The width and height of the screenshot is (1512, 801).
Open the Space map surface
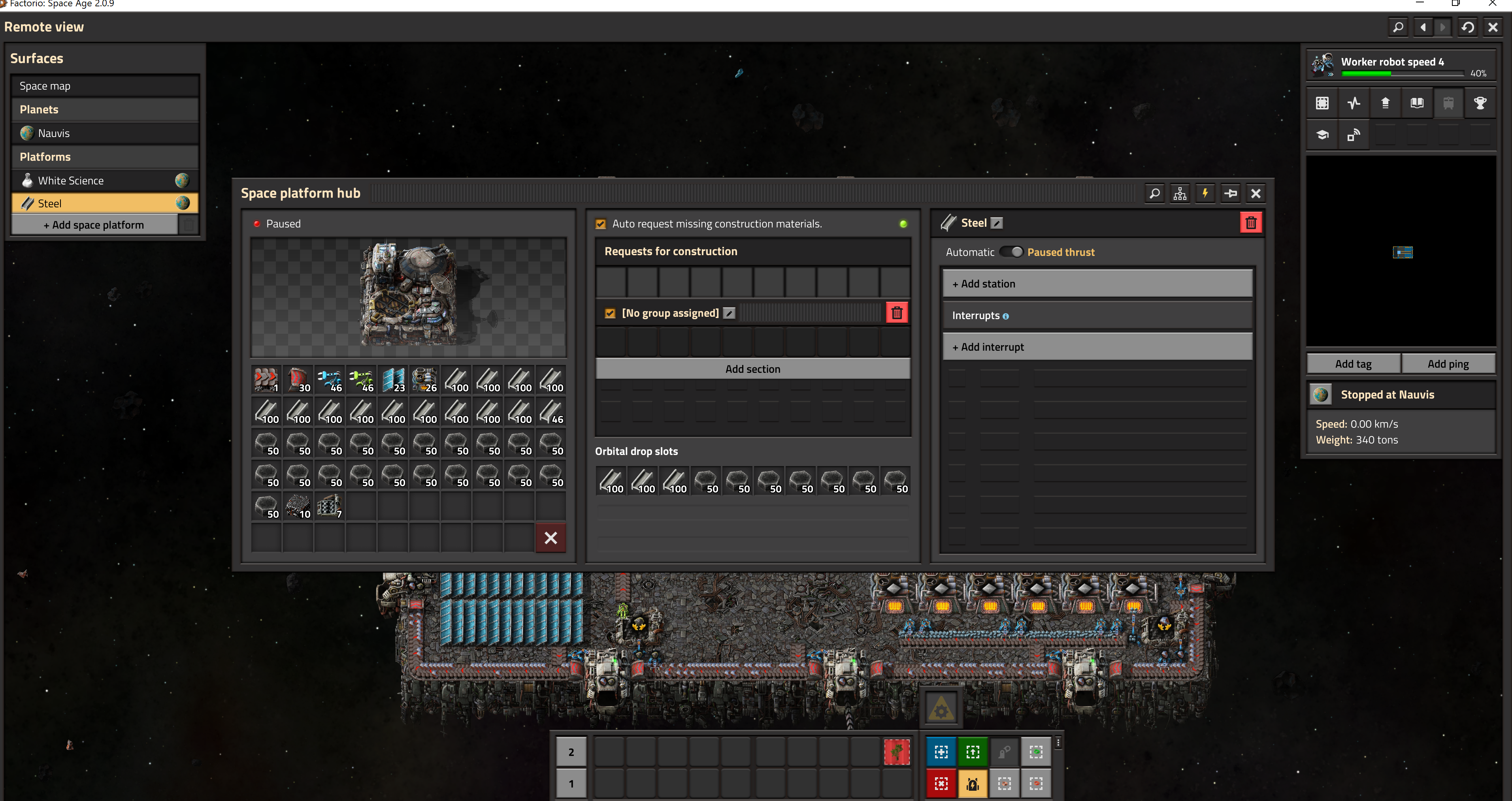(x=104, y=86)
